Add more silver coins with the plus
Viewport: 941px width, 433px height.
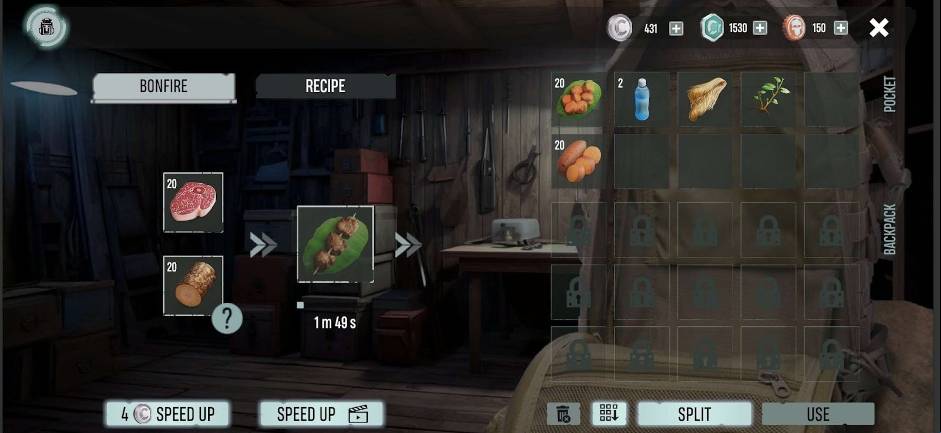point(676,28)
